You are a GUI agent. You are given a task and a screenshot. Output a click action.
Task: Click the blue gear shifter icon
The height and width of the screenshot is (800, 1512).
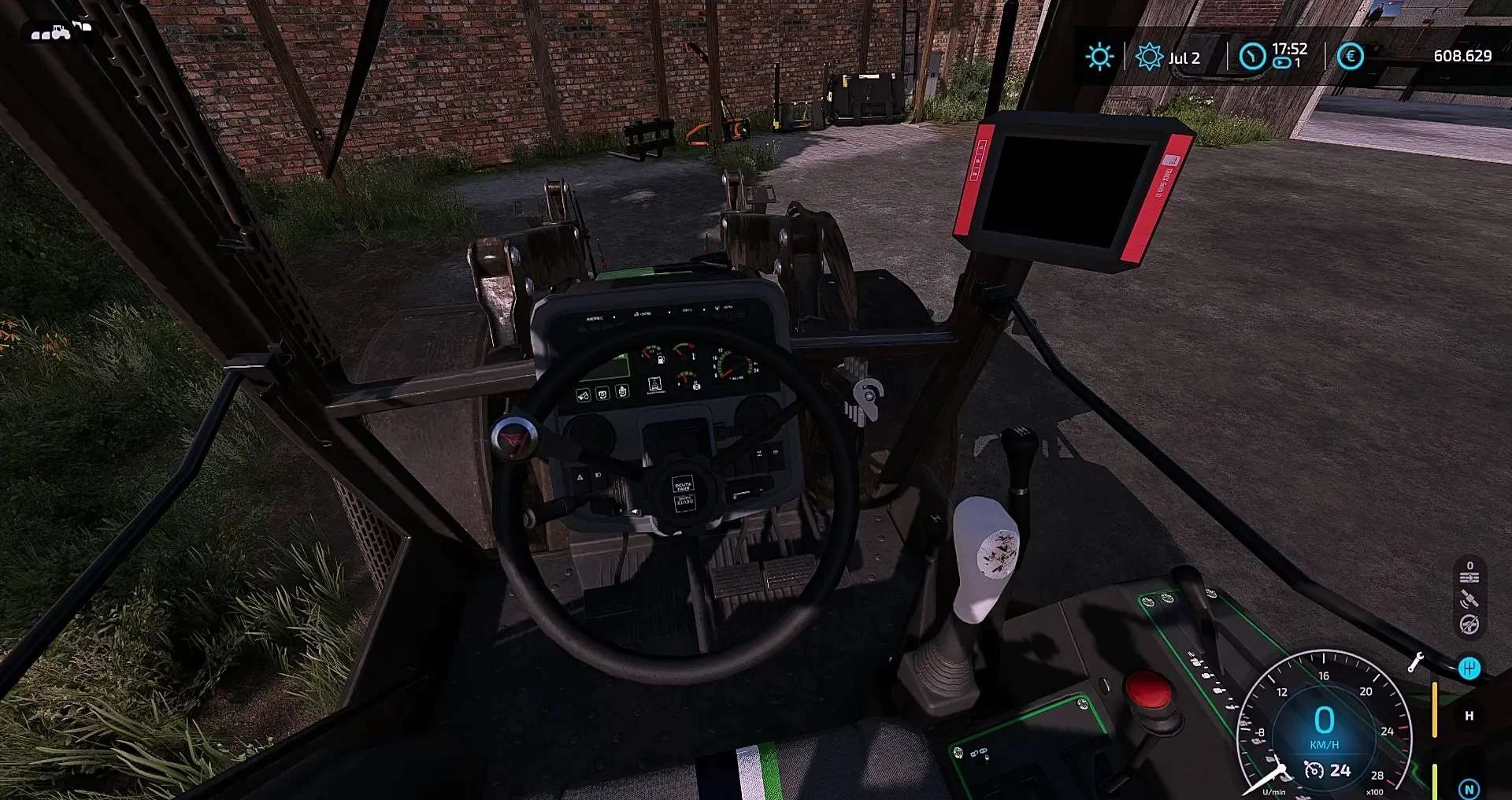pyautogui.click(x=1469, y=669)
